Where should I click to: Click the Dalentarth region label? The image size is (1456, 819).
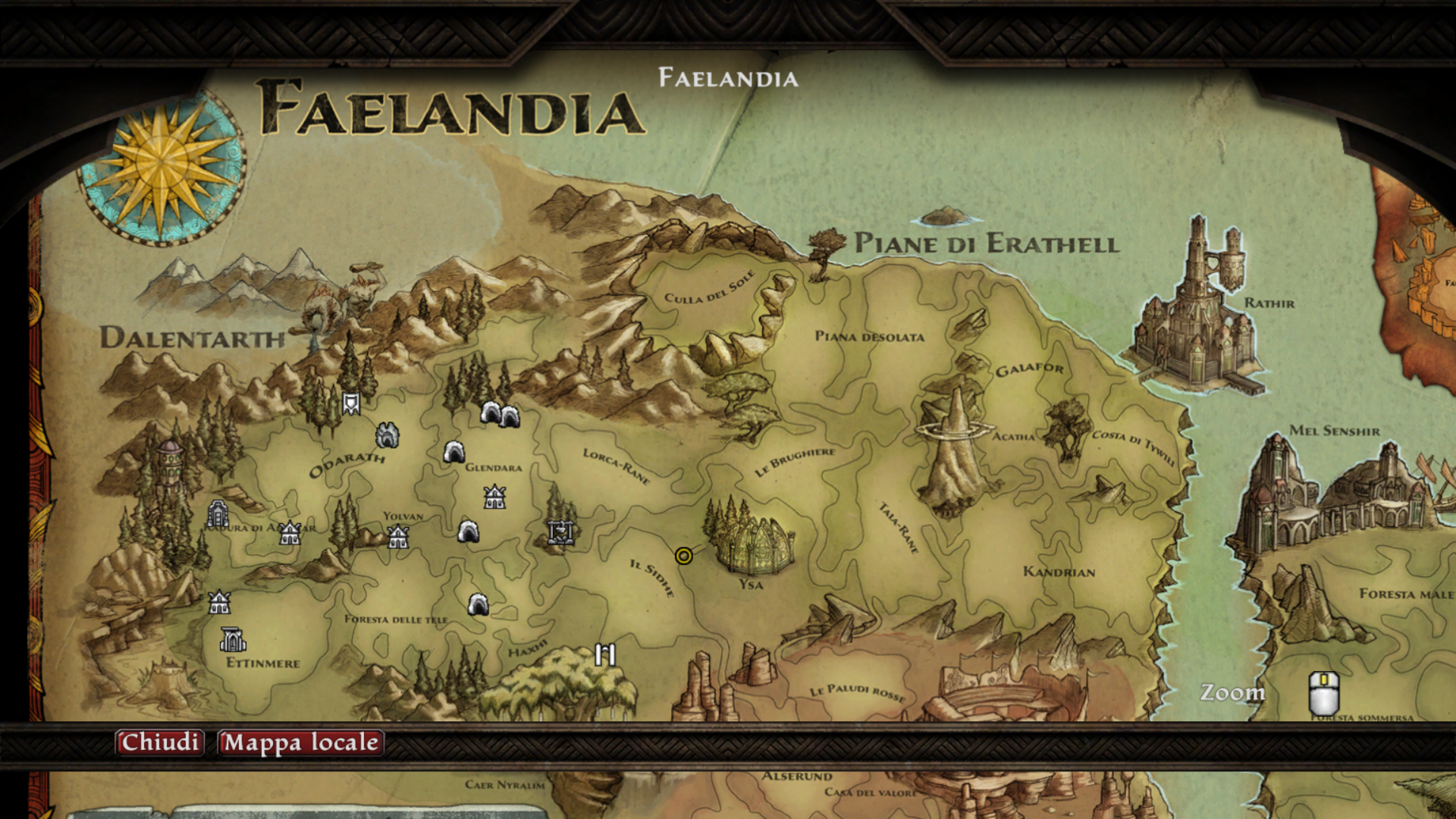pyautogui.click(x=193, y=339)
